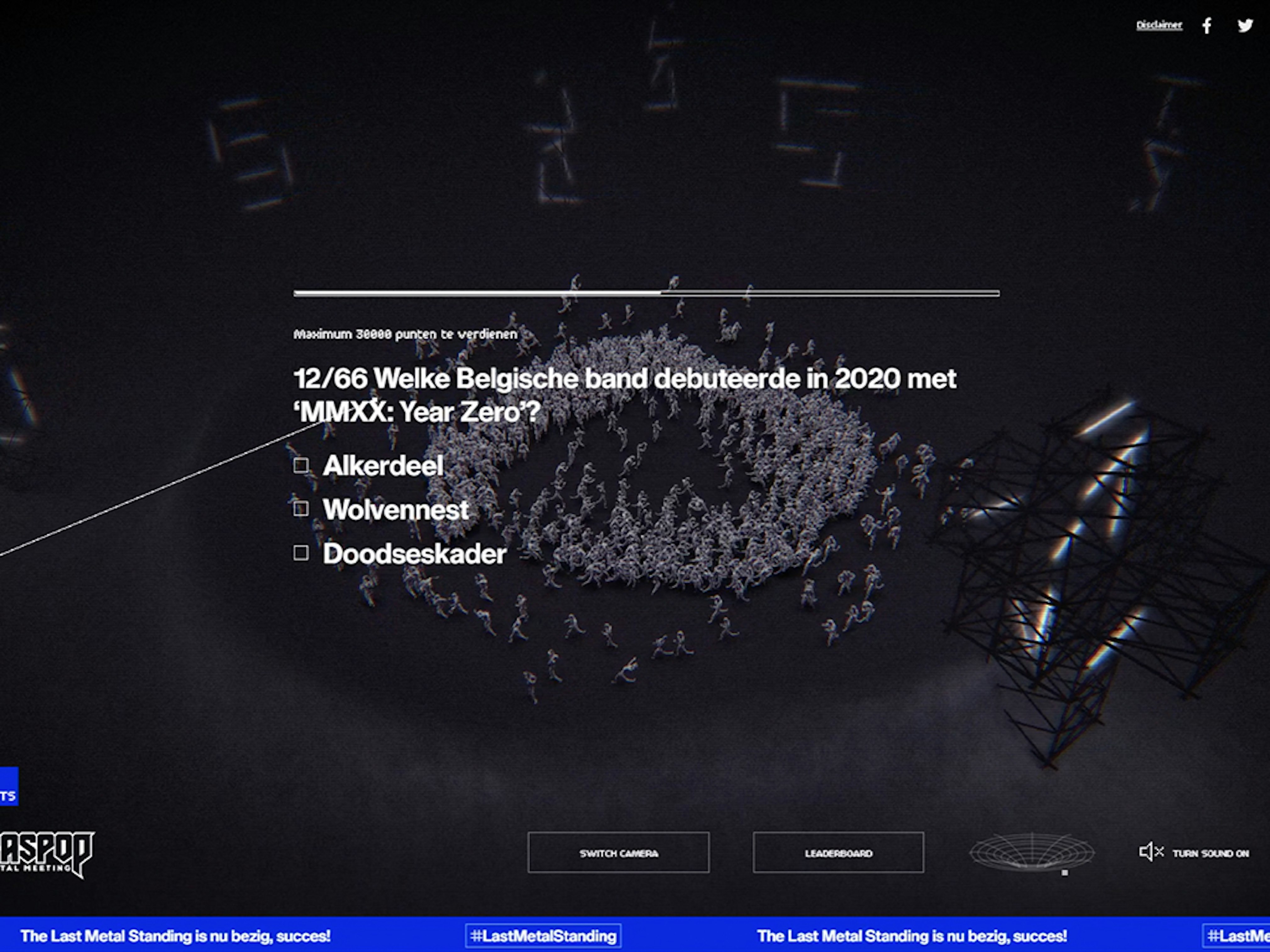This screenshot has width=1270, height=952.
Task: Open the Disclaimer link
Action: pyautogui.click(x=1159, y=25)
